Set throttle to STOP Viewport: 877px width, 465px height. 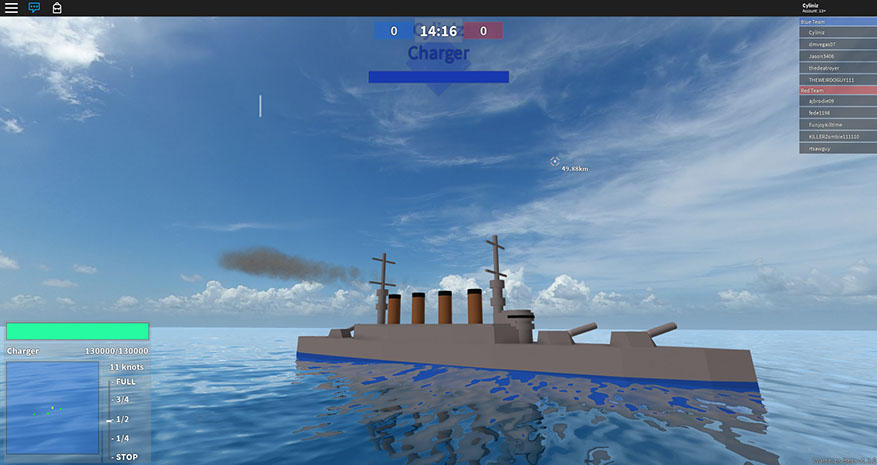[x=125, y=457]
